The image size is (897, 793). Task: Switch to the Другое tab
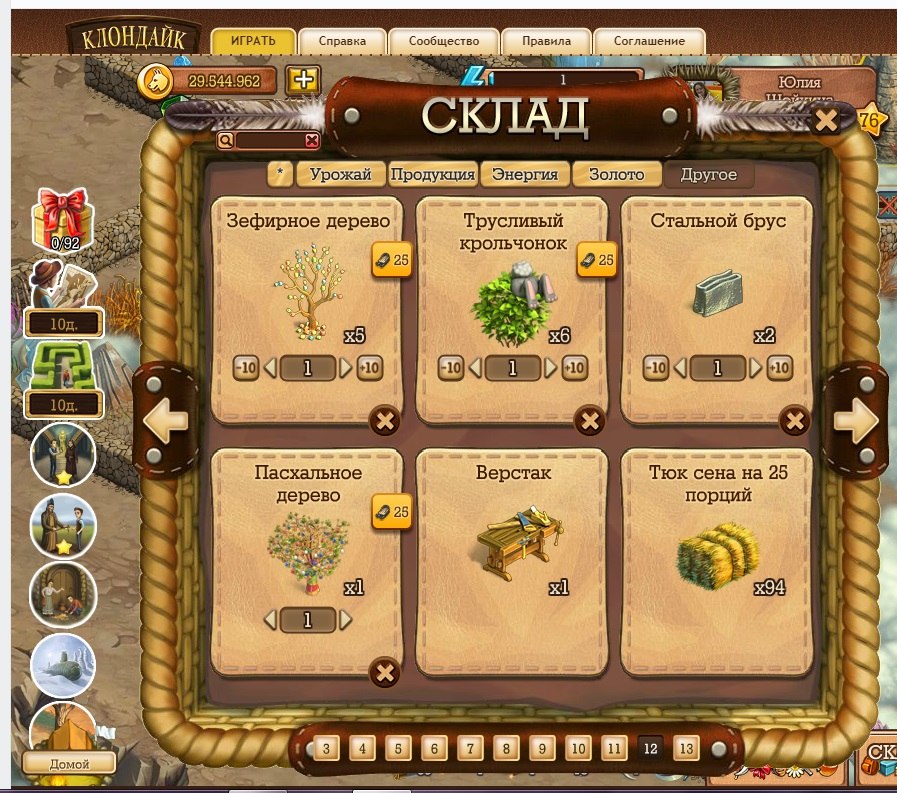[x=708, y=174]
